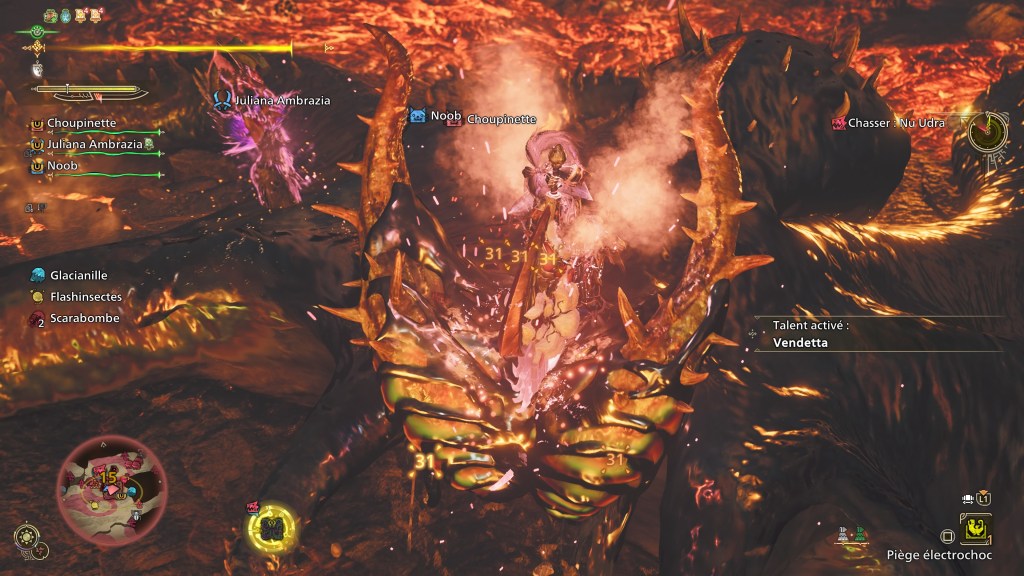Screen dimensions: 1024x576
Task: Select Choupinette in the party list
Action: [81, 123]
